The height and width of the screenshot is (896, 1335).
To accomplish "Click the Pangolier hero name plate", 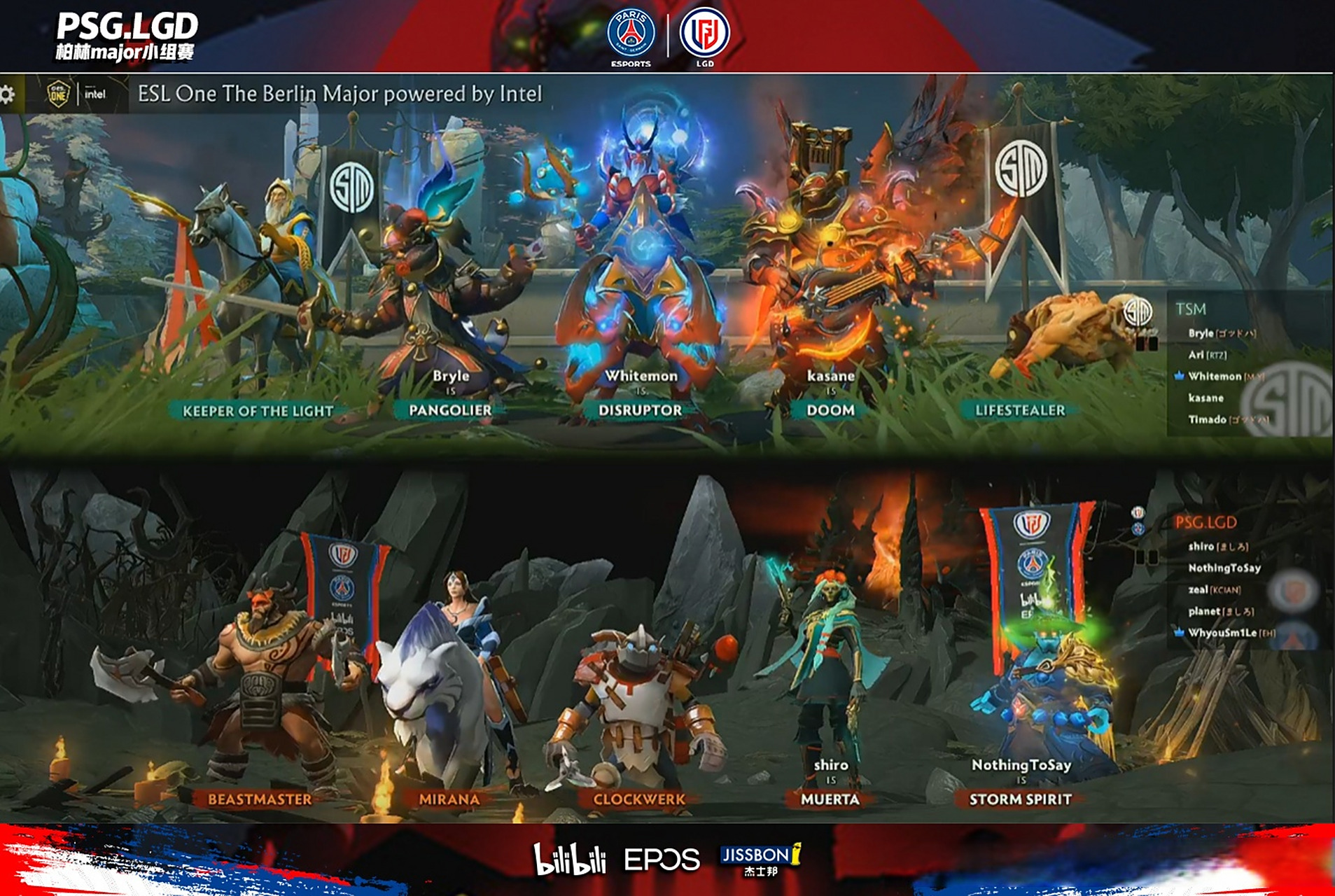I will click(450, 410).
